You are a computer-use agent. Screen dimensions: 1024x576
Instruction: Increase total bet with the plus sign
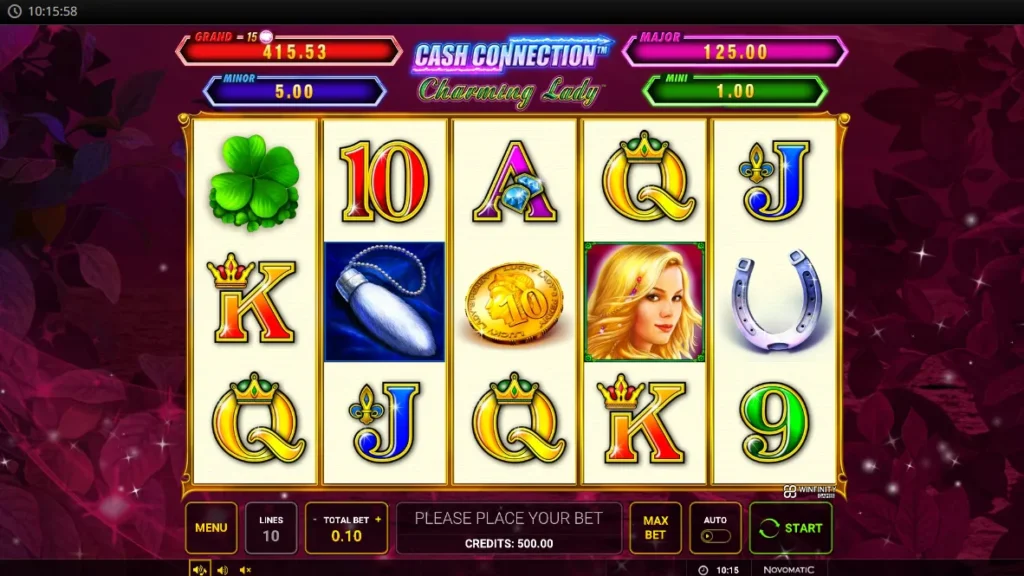[x=378, y=520]
